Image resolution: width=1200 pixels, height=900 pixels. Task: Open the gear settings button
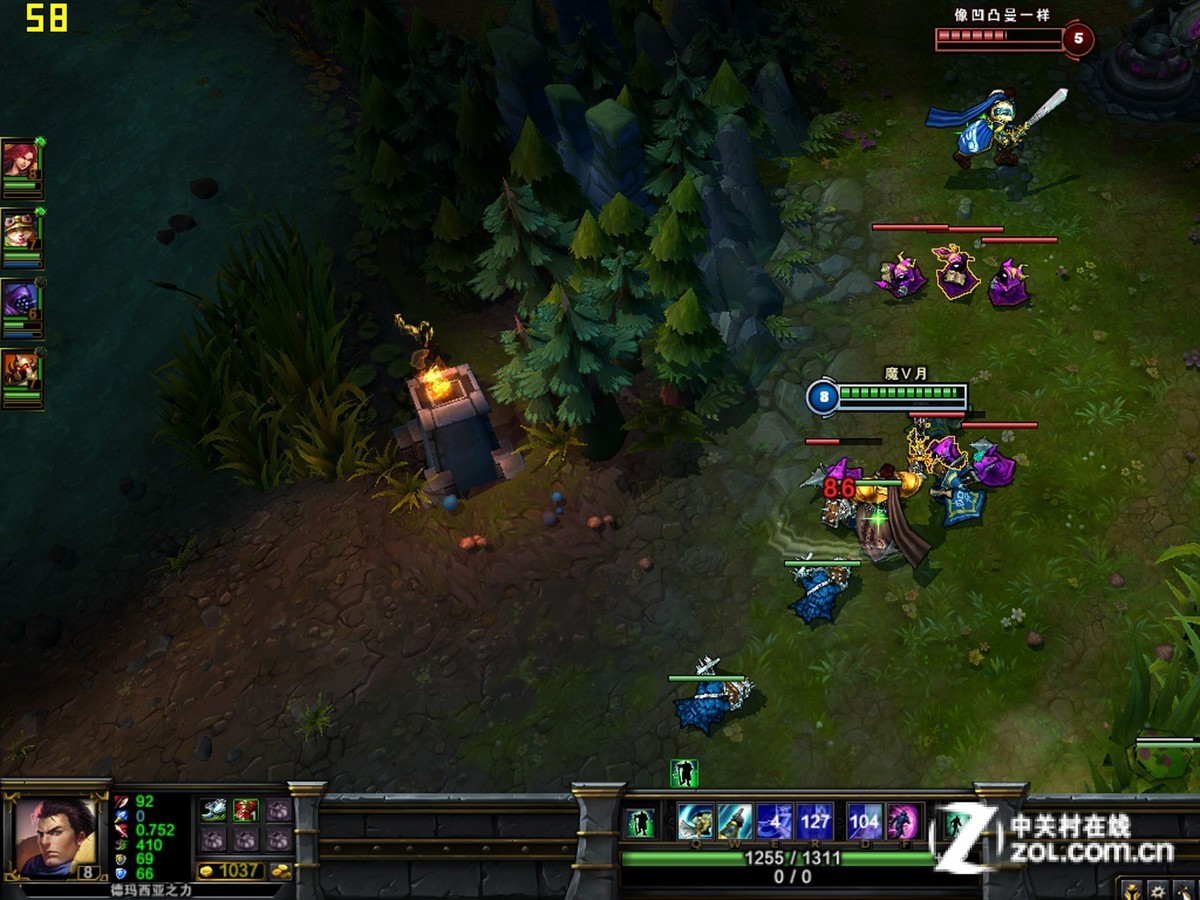(1157, 889)
